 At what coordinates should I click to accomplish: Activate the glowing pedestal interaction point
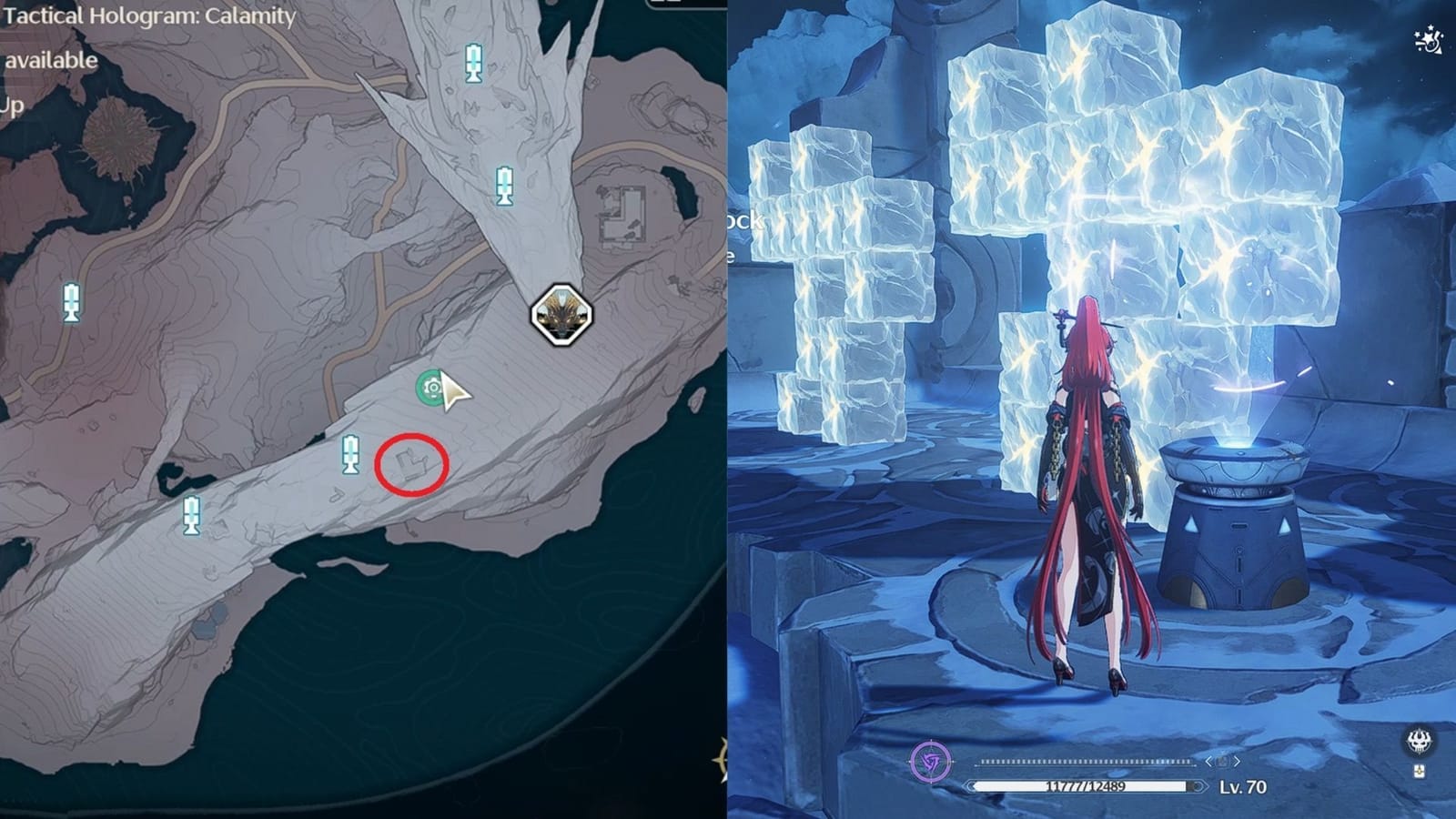click(1238, 446)
